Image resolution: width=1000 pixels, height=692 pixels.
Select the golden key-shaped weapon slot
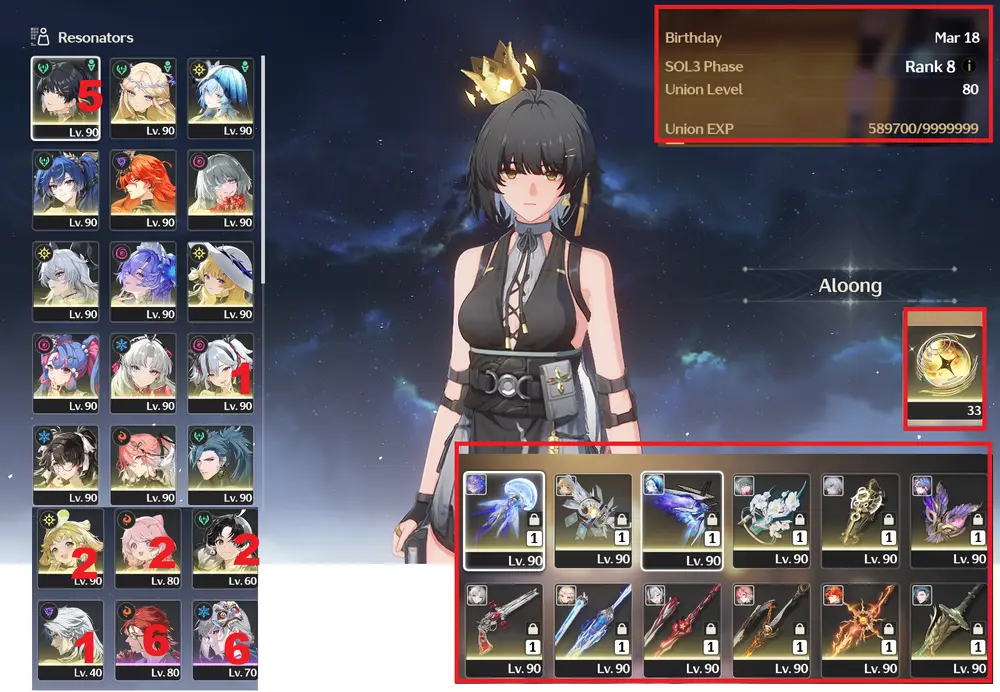(858, 518)
